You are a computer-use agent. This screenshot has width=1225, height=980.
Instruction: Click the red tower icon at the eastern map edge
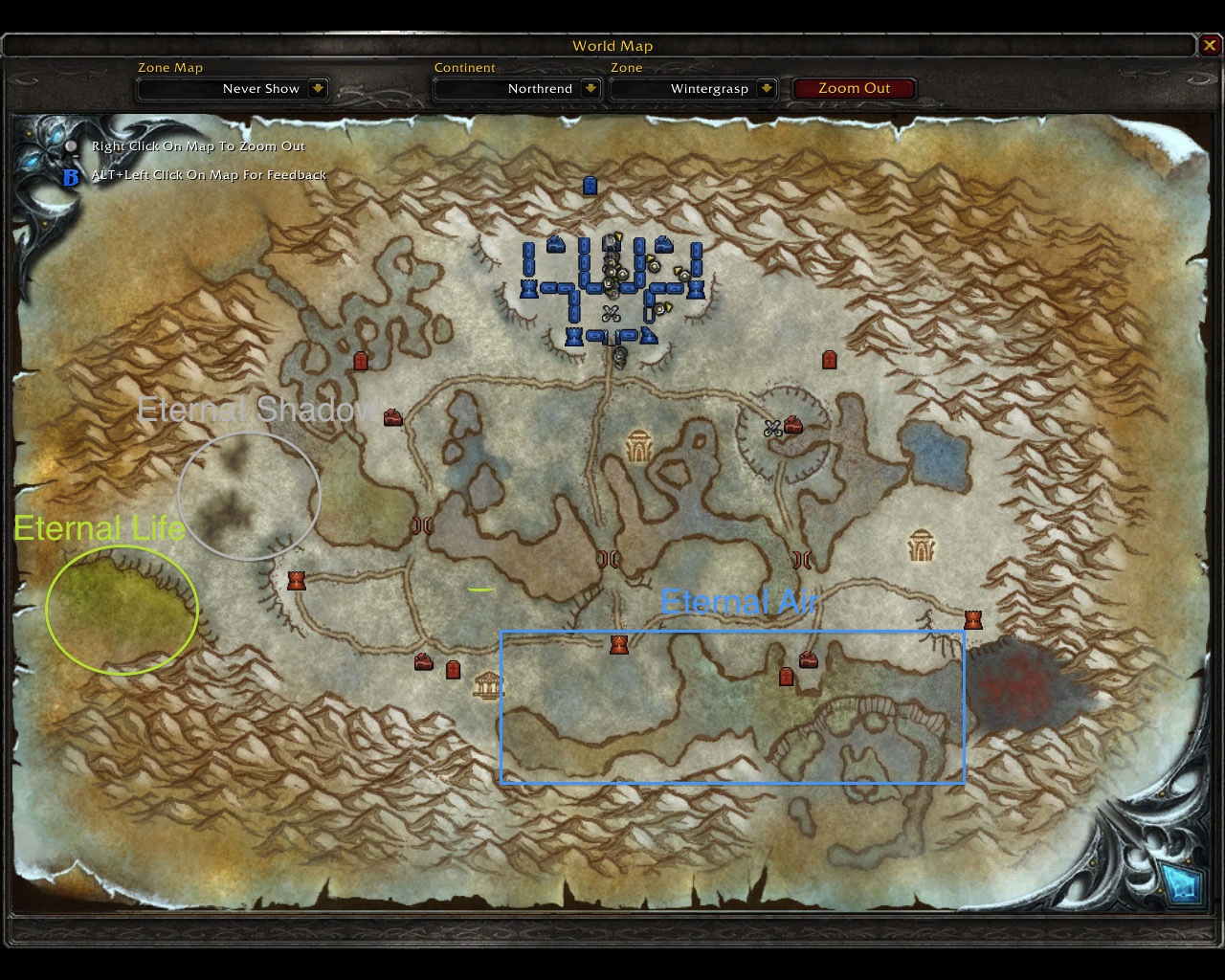(972, 619)
